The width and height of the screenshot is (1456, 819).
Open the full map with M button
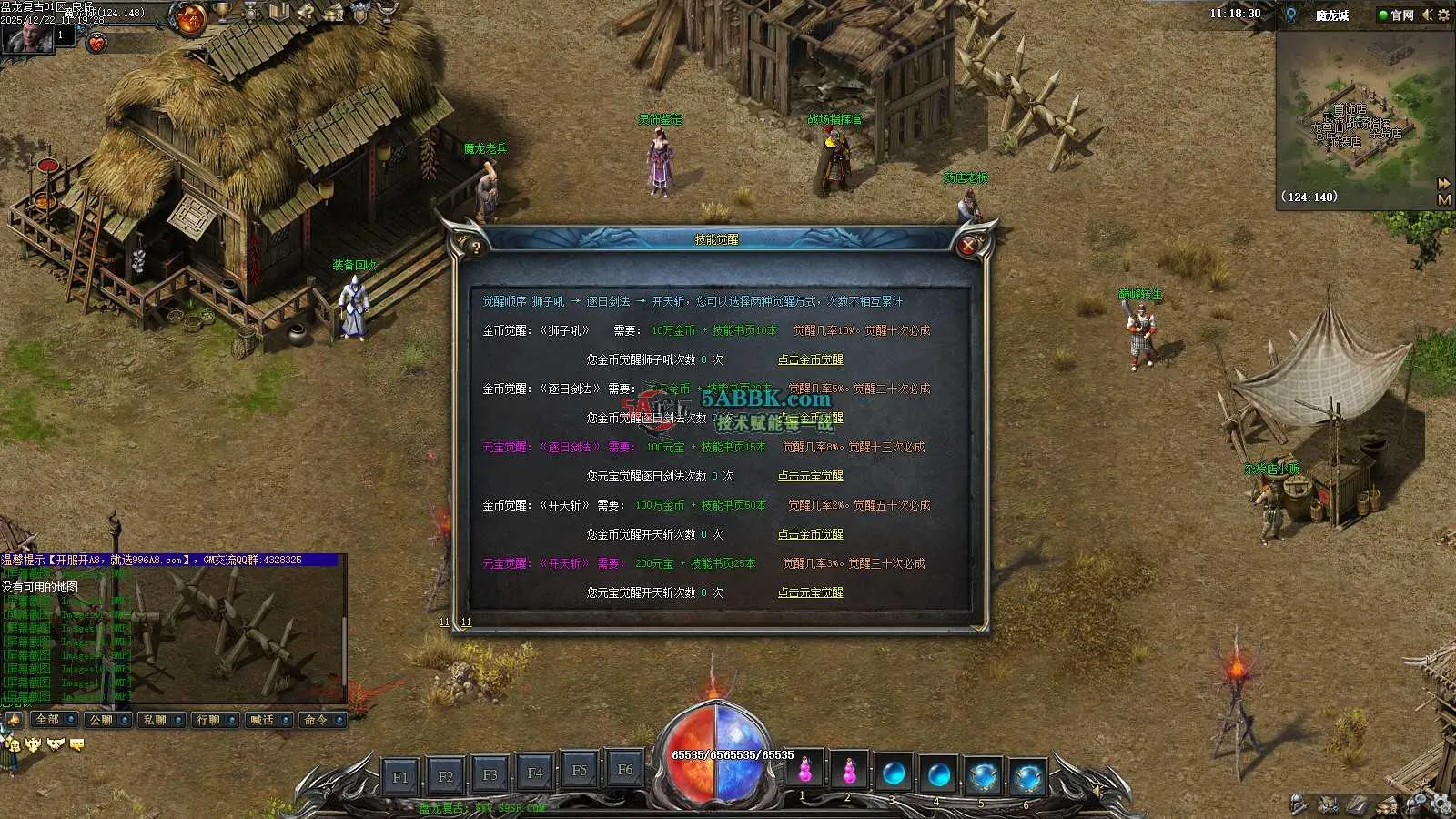pos(1443,199)
